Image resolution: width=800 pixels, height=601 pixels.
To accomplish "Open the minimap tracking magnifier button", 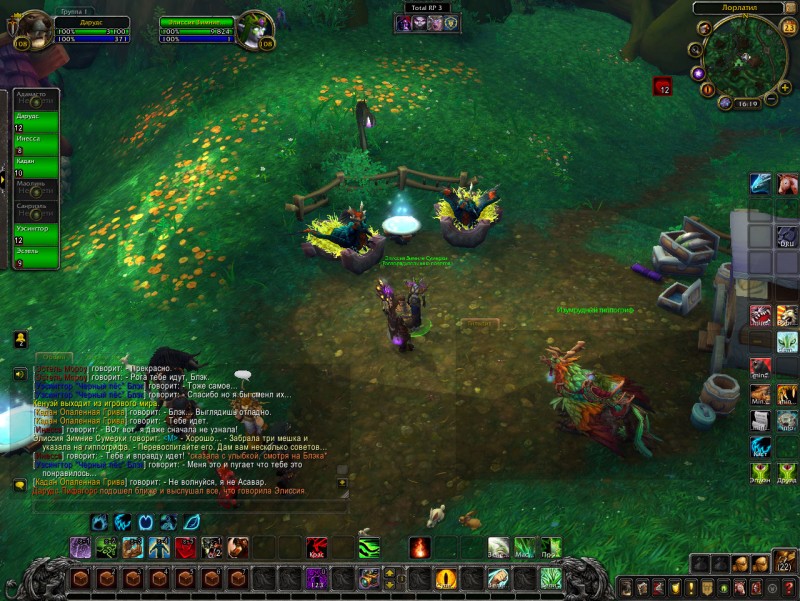I will 695,49.
